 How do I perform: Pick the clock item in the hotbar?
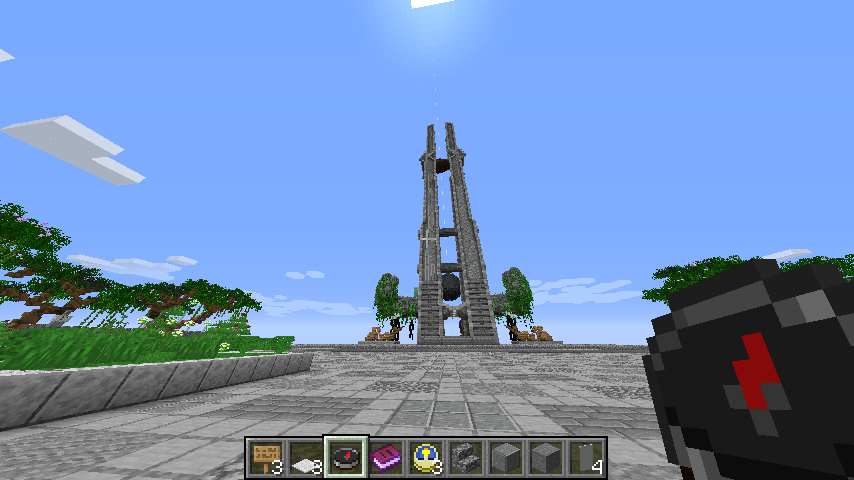(426, 458)
